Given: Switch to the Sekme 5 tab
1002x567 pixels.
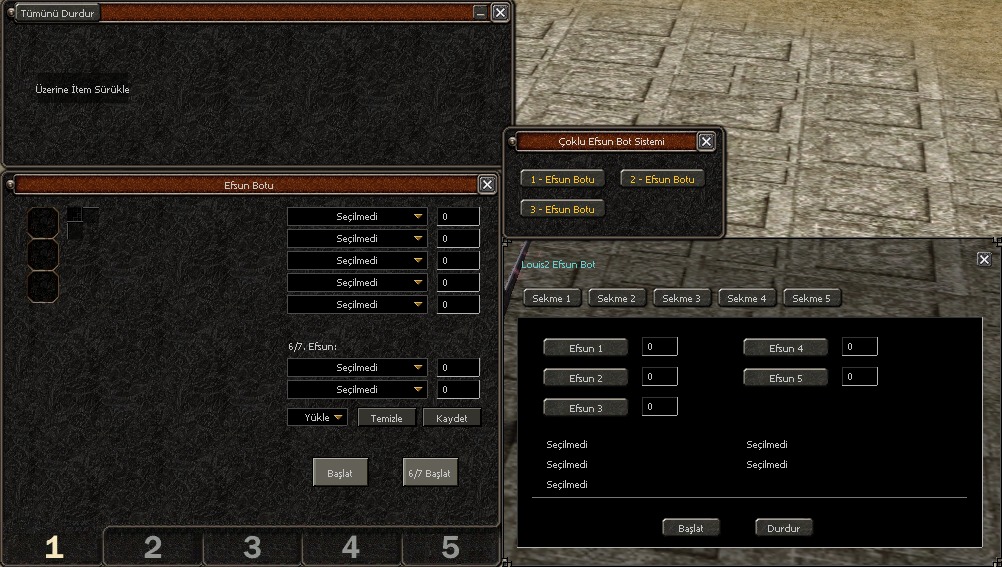Looking at the screenshot, I should click(812, 298).
